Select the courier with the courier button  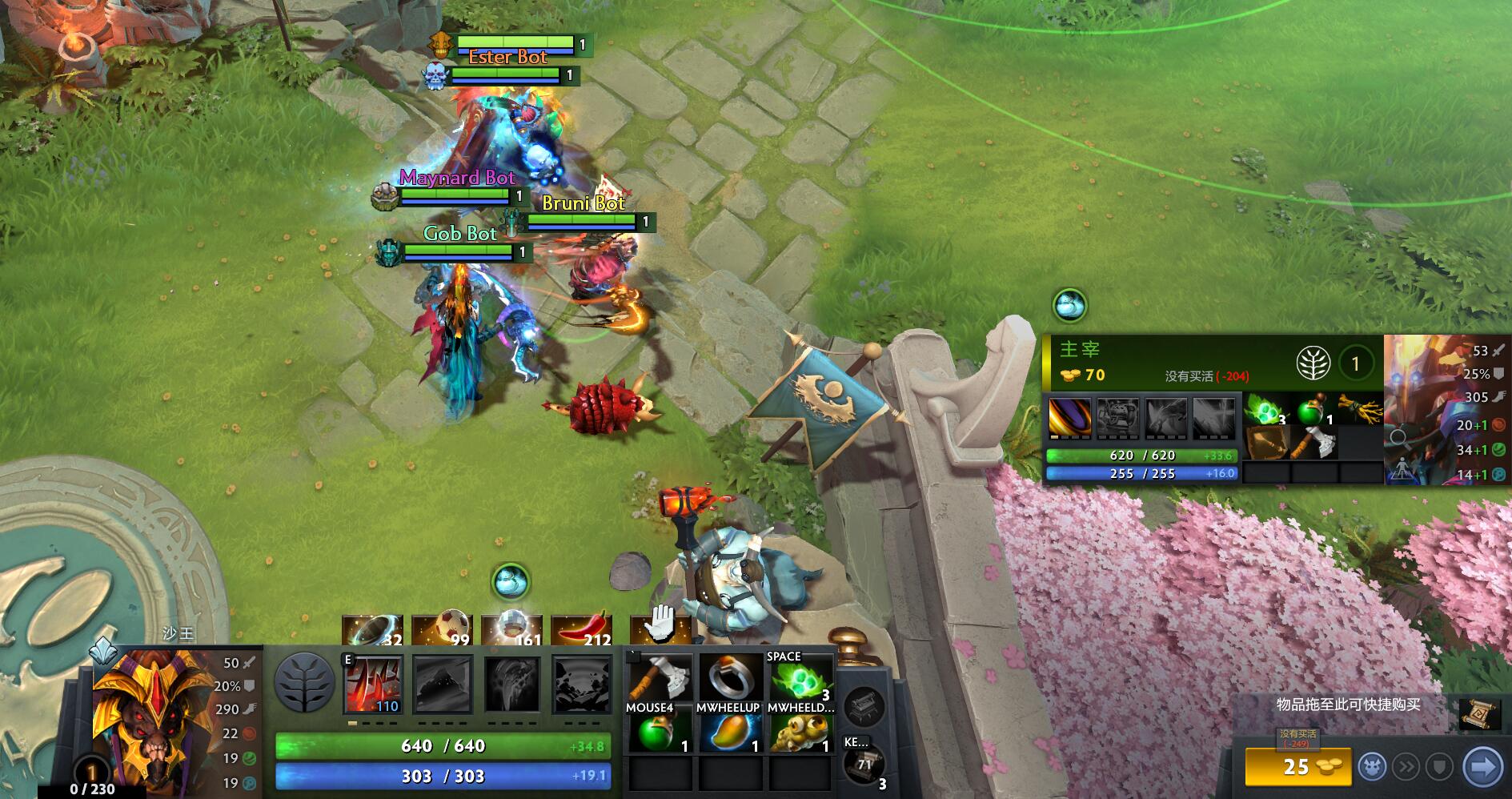point(1372,767)
